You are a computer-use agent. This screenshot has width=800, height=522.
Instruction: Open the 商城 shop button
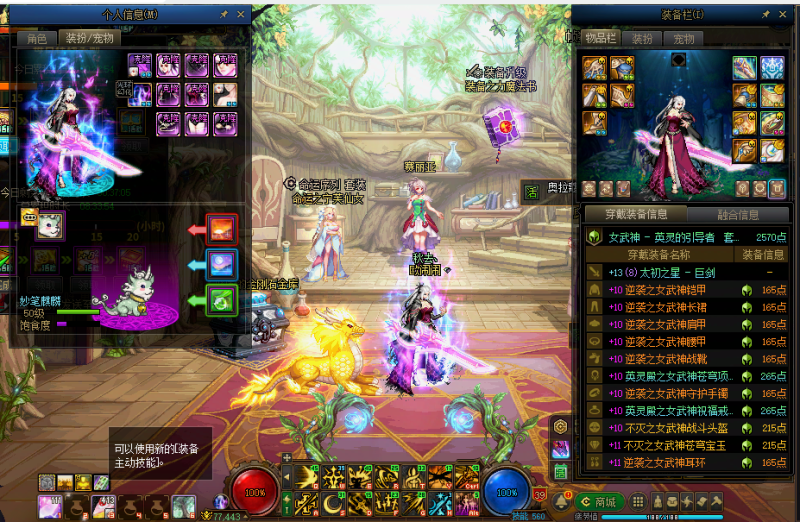[598, 501]
